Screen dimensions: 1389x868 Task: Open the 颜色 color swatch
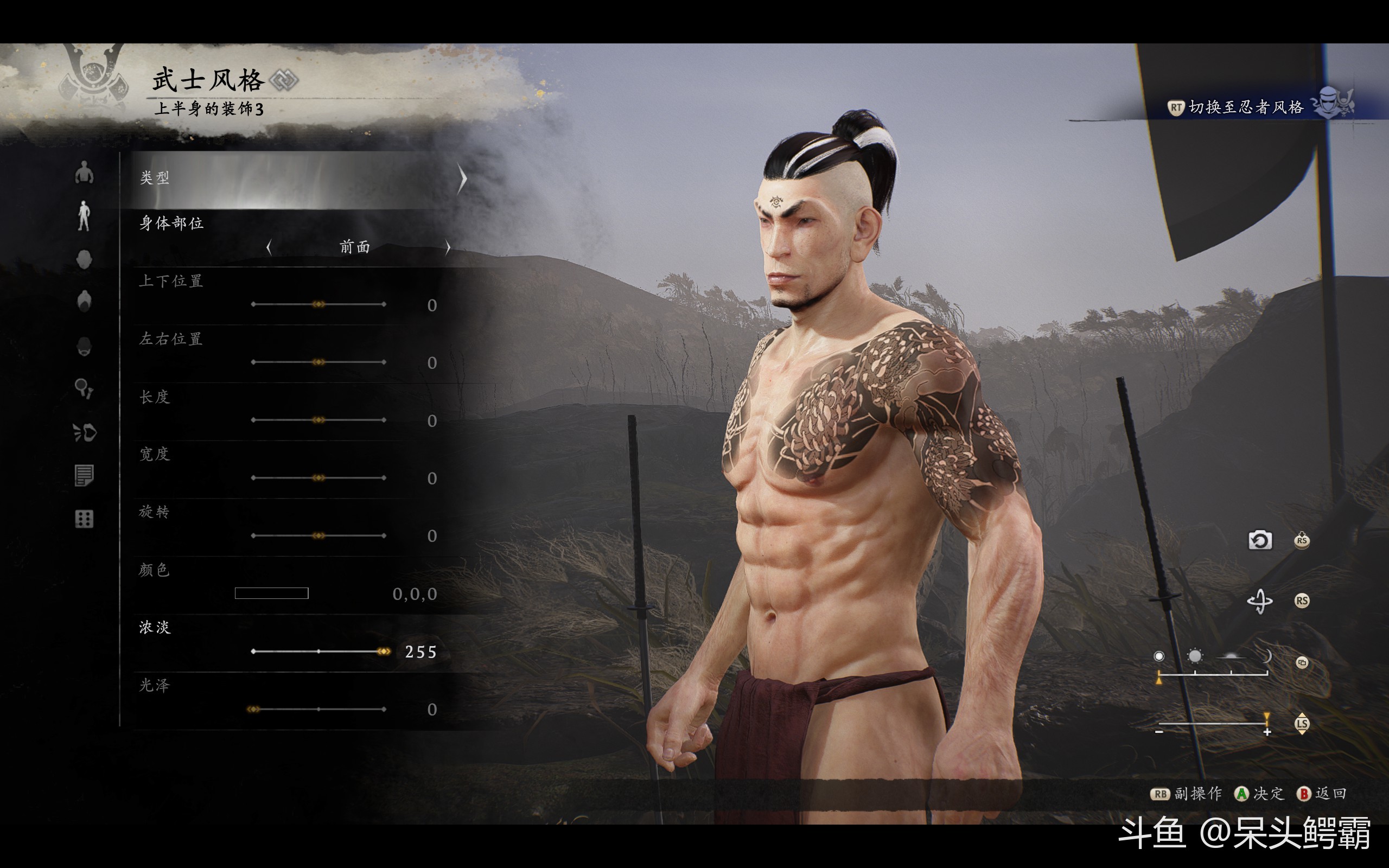click(x=271, y=593)
